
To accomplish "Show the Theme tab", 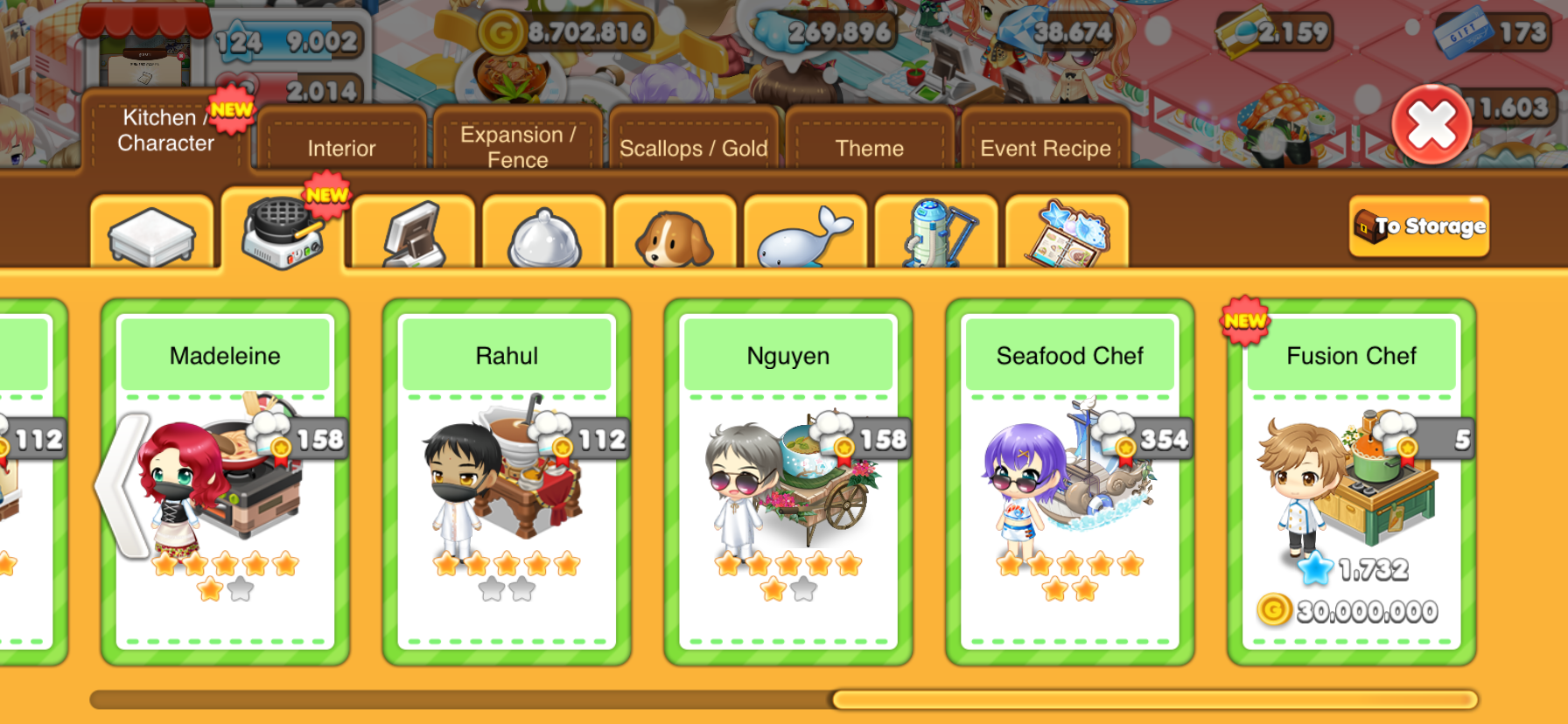I will [x=869, y=145].
